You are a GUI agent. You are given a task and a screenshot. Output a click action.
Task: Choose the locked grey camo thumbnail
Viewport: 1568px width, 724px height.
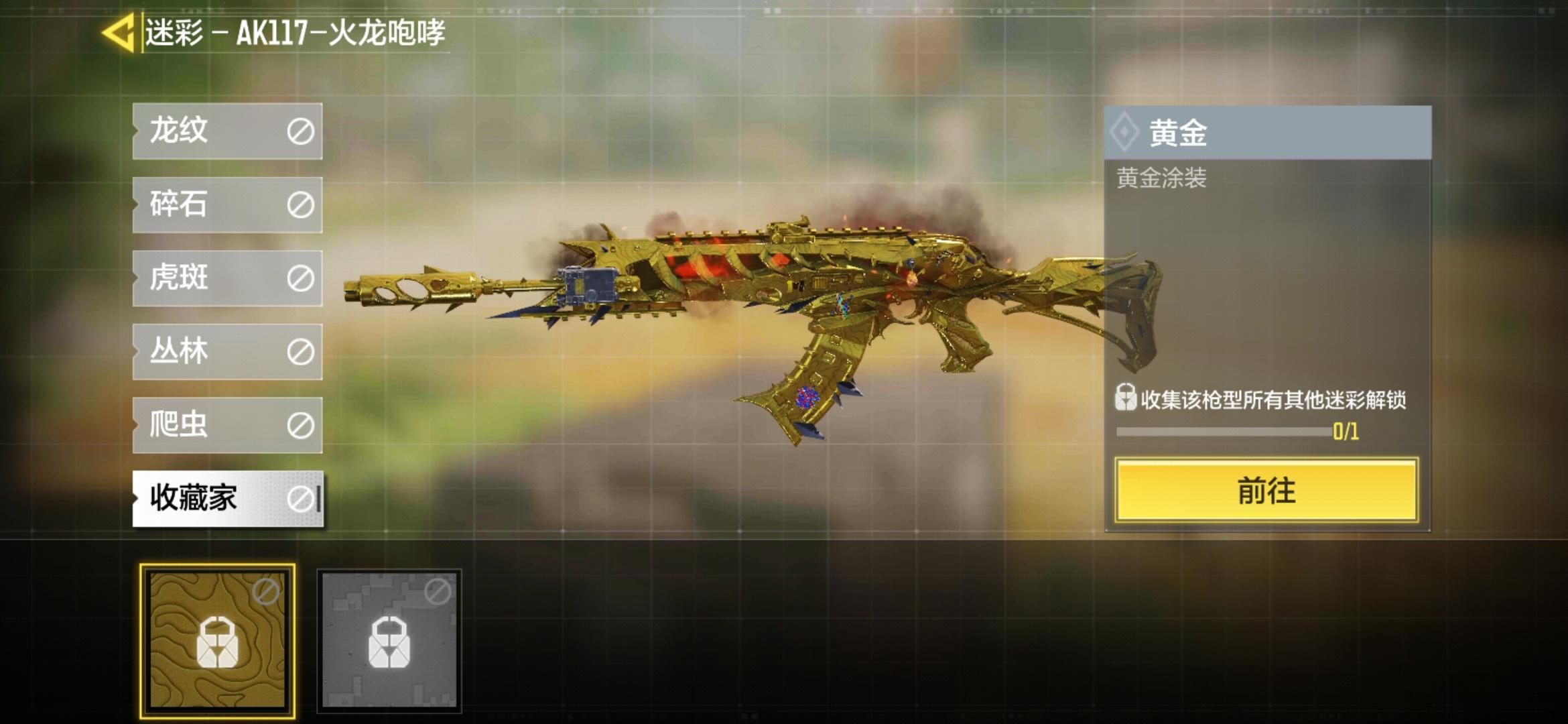389,640
